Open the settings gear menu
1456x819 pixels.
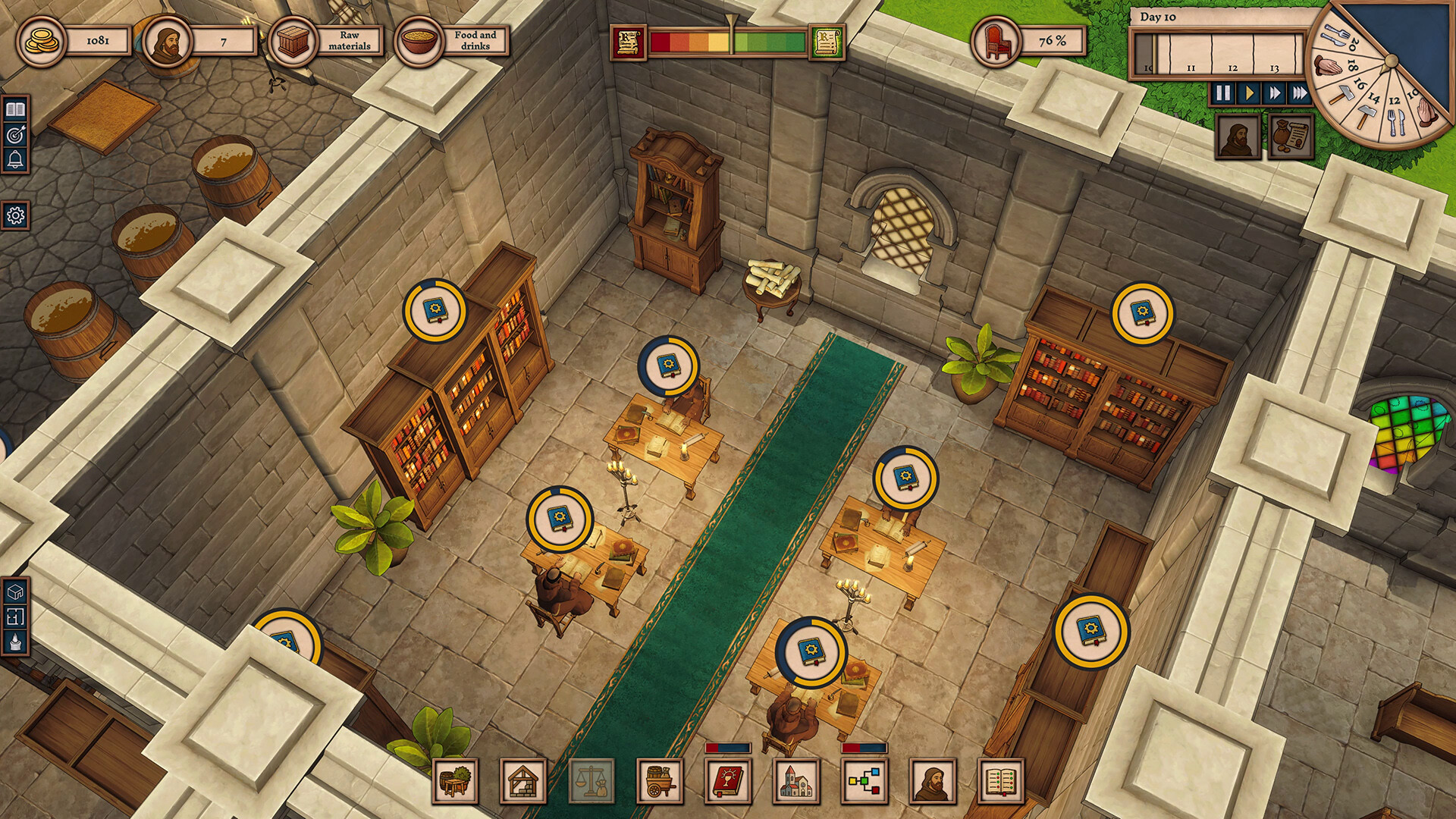tap(15, 216)
